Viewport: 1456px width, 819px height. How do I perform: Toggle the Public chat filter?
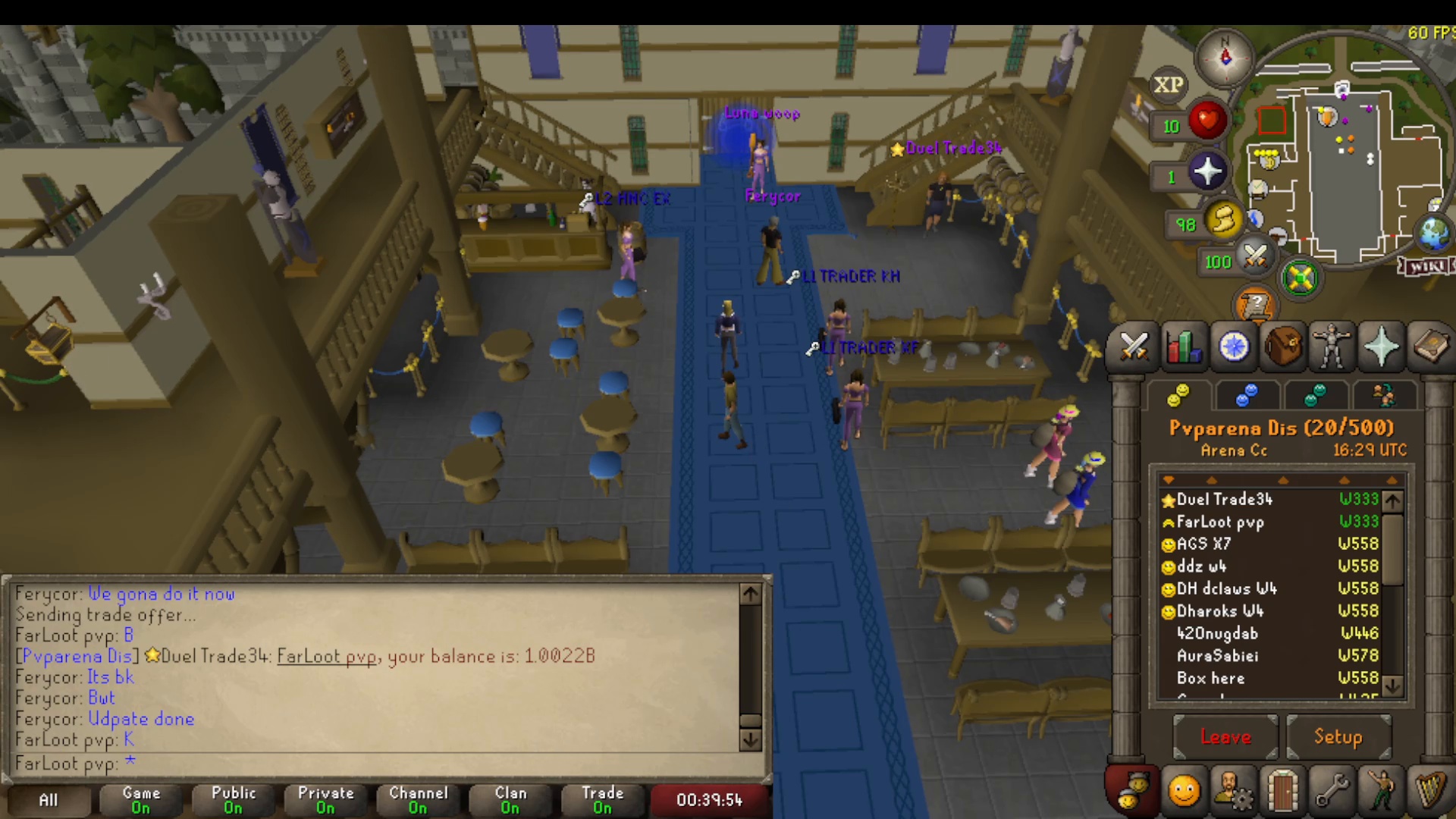click(234, 799)
